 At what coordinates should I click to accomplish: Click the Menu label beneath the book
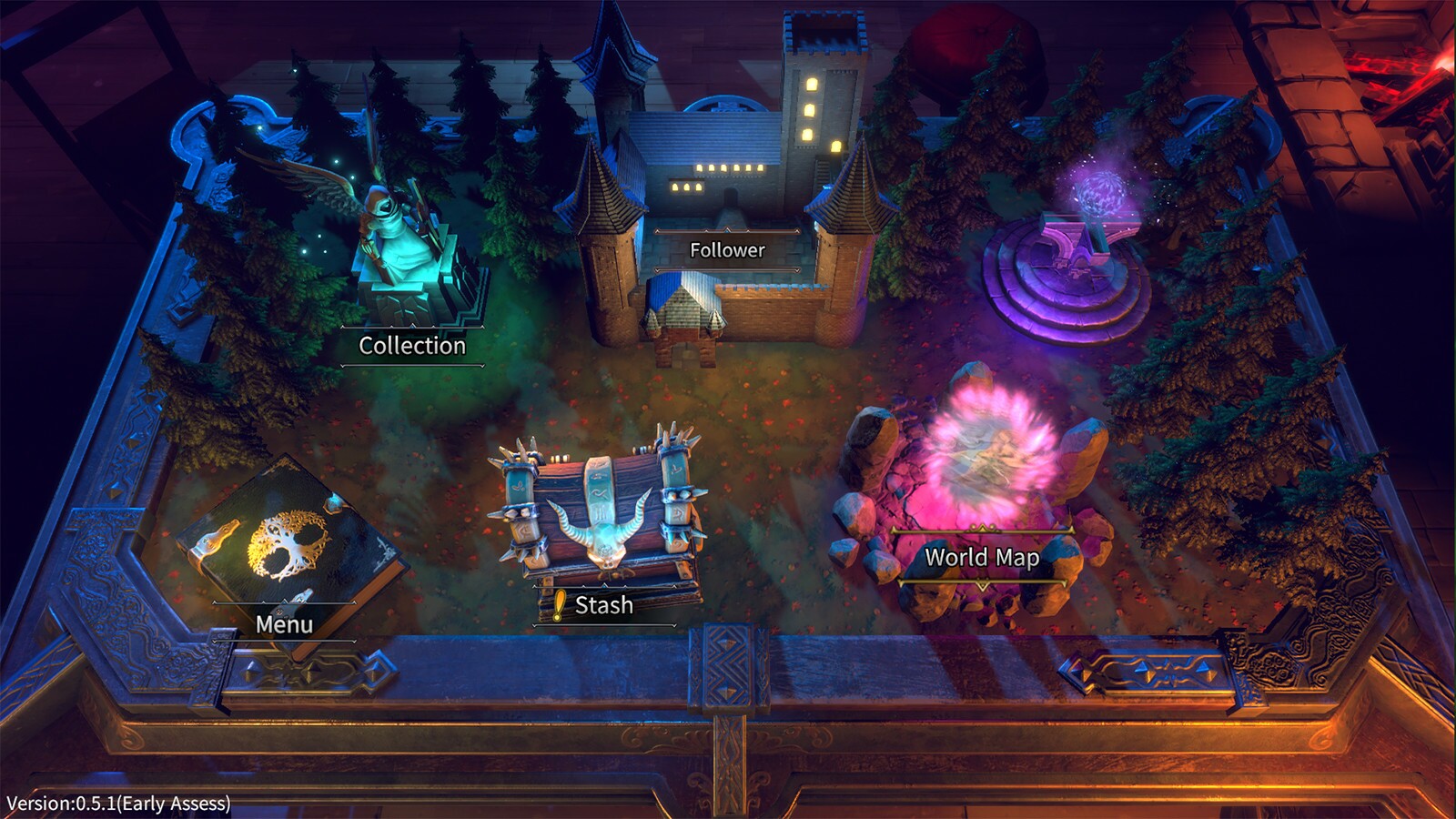pyautogui.click(x=285, y=625)
